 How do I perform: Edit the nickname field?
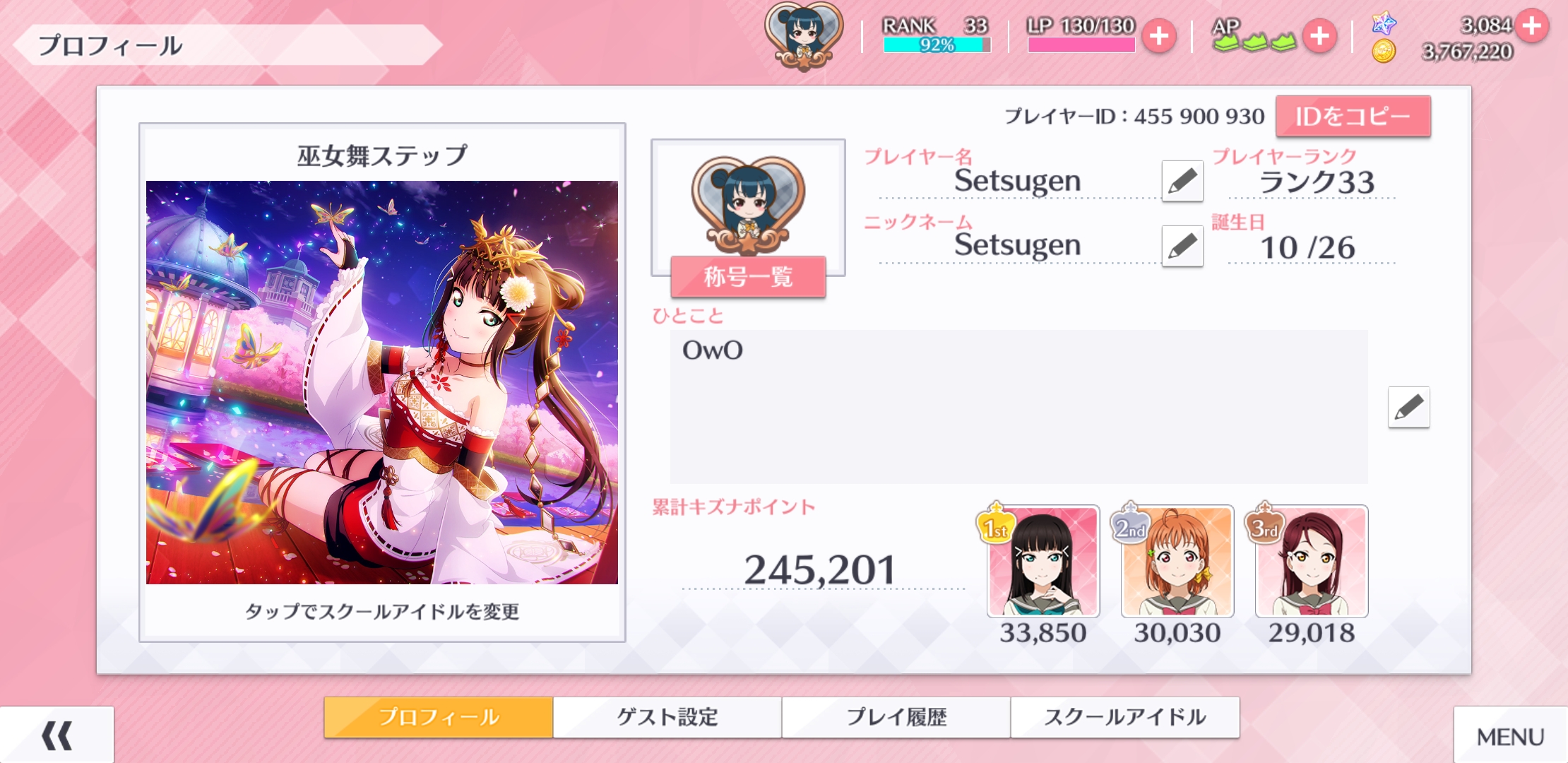(x=1182, y=246)
